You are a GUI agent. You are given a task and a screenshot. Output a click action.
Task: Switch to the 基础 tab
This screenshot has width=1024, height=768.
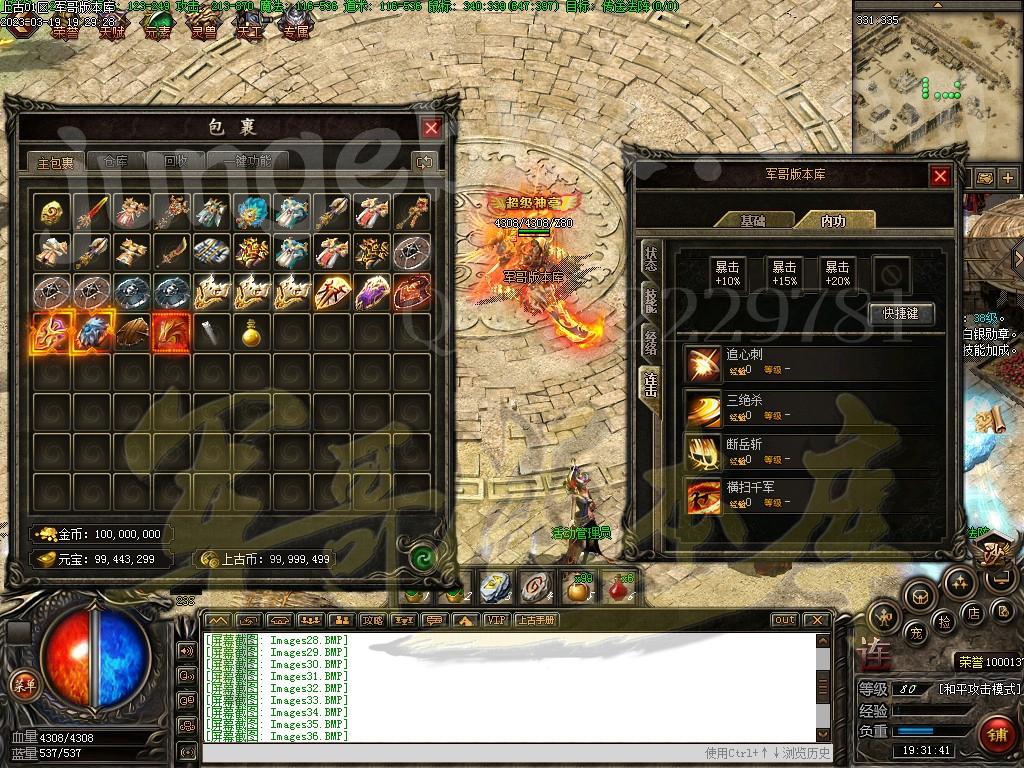pyautogui.click(x=753, y=220)
